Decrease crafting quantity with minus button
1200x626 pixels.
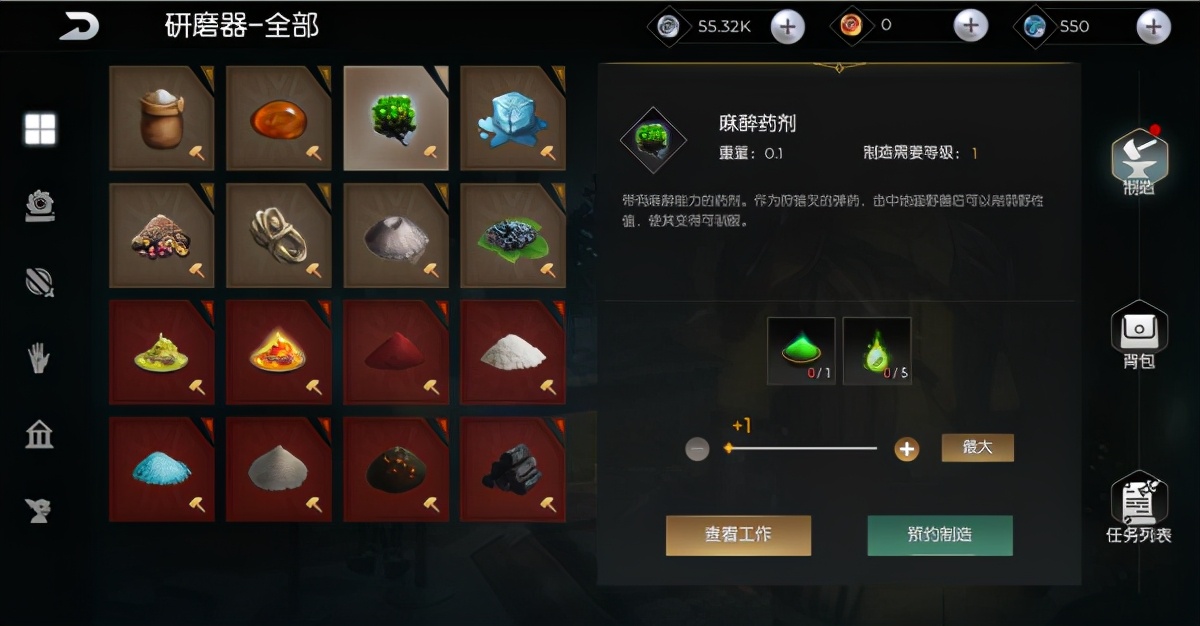[698, 449]
